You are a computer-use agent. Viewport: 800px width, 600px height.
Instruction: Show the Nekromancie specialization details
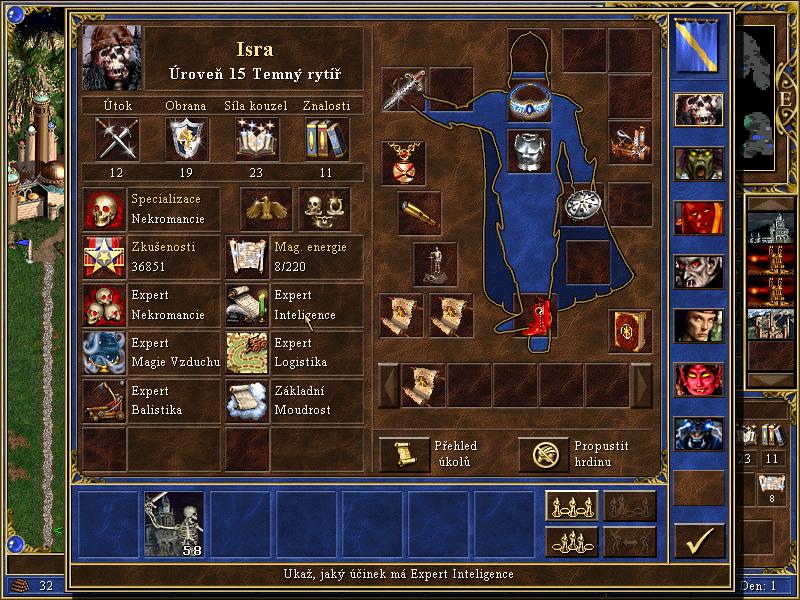(106, 209)
